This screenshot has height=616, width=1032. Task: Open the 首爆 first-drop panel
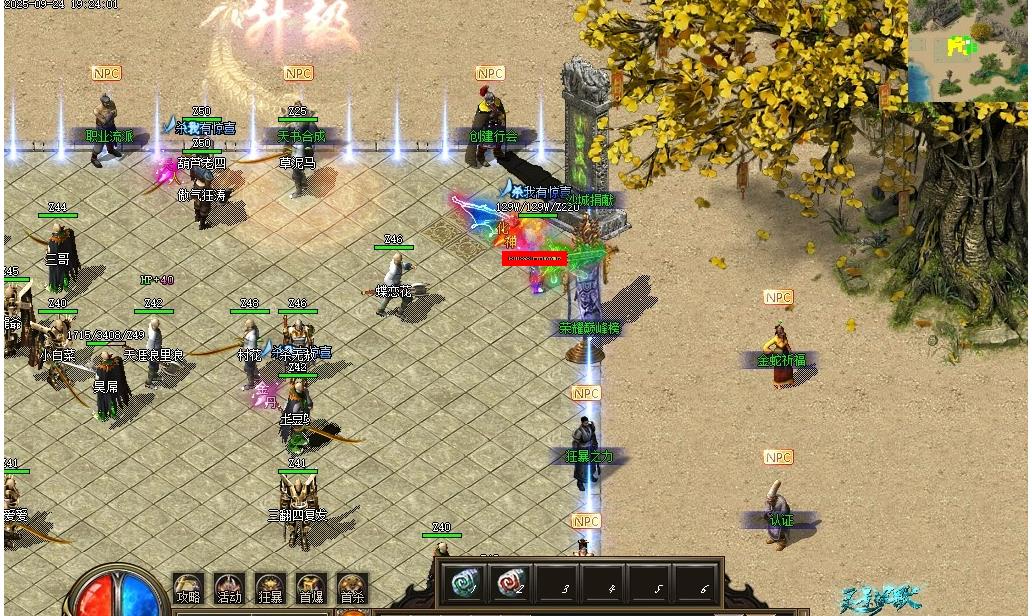[311, 589]
